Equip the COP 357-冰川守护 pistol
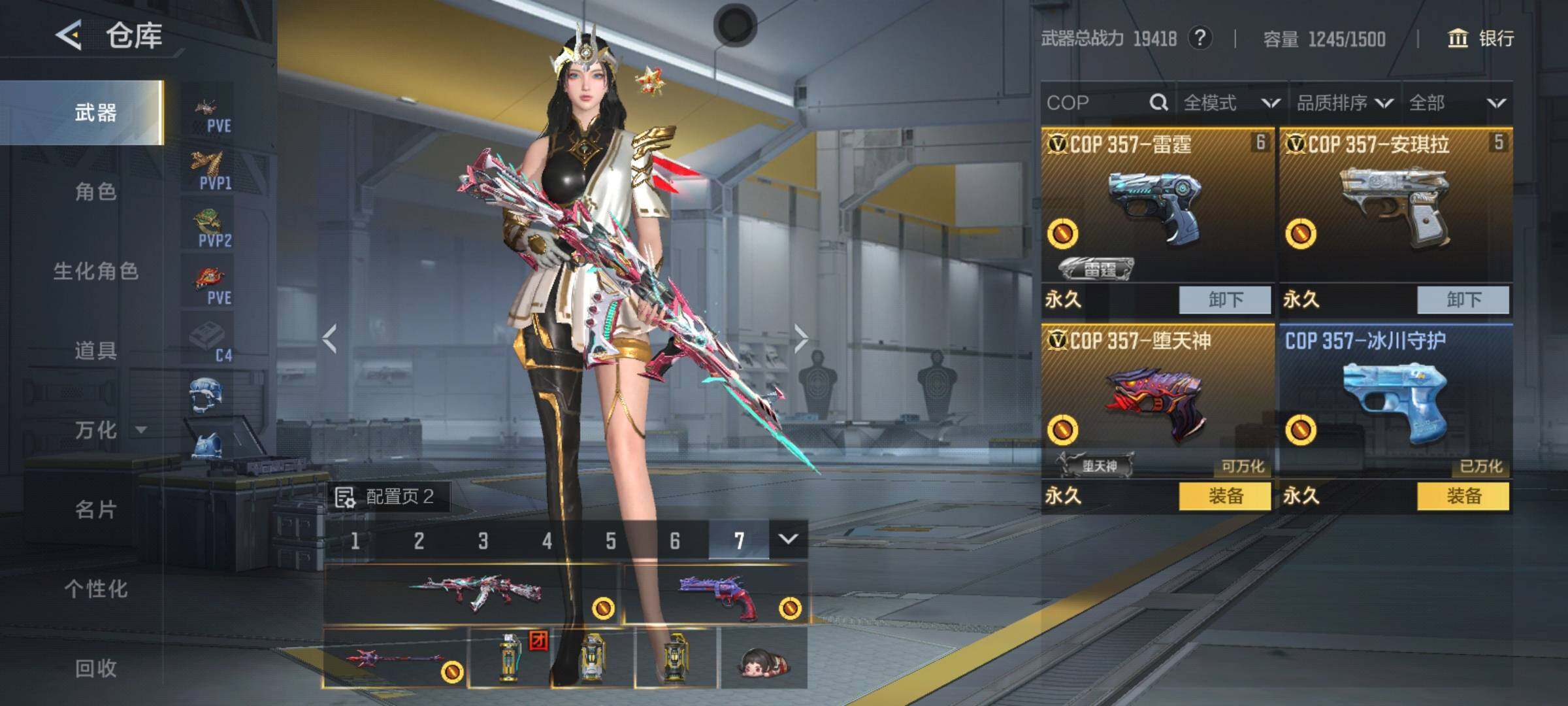This screenshot has width=1568, height=706. click(x=1463, y=496)
